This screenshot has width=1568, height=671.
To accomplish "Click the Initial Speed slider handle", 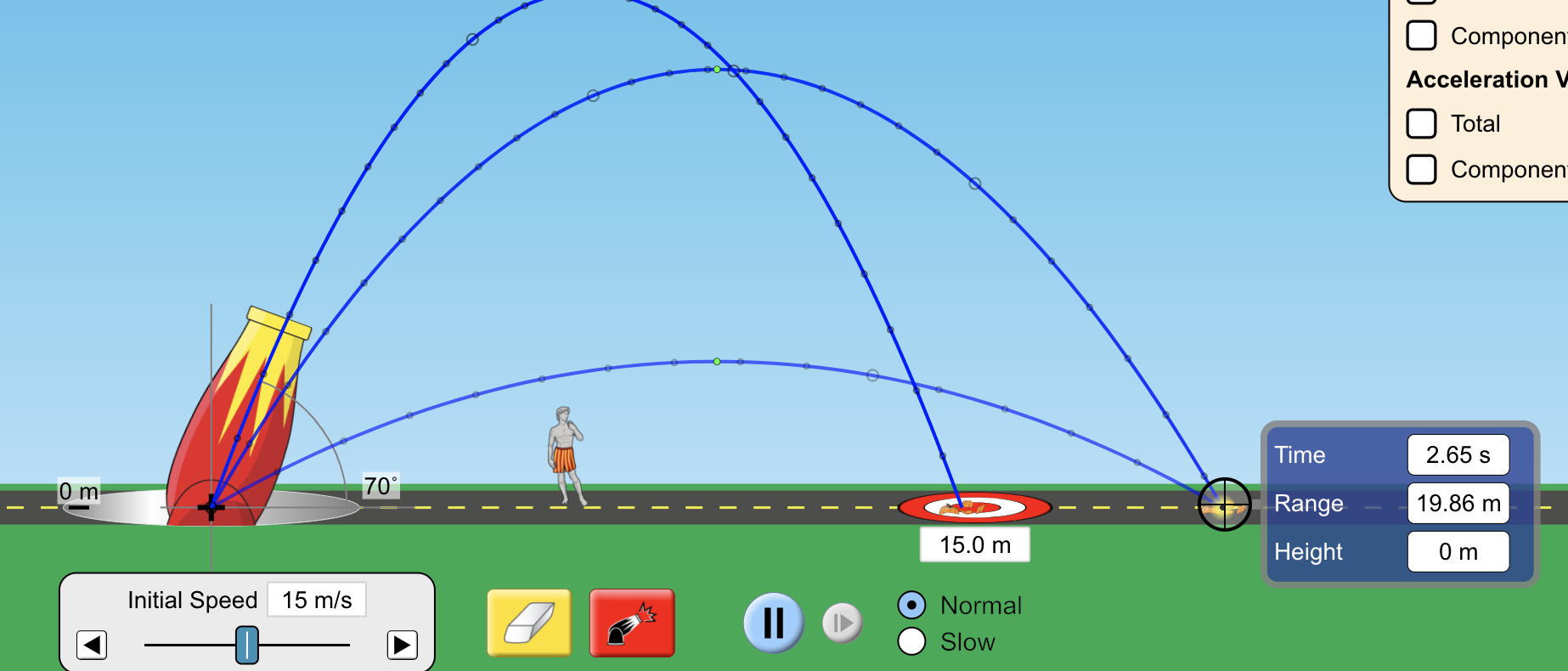I will click(x=247, y=645).
